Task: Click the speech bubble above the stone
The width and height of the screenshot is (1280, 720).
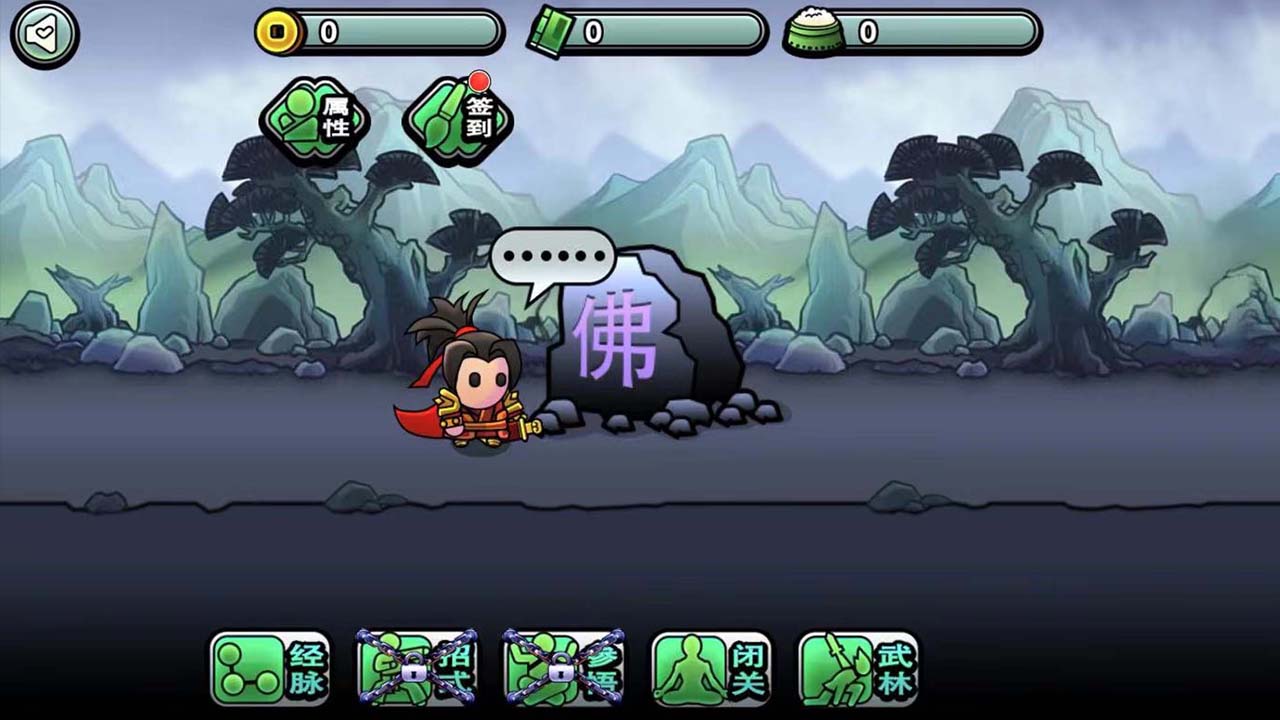Action: click(x=550, y=255)
